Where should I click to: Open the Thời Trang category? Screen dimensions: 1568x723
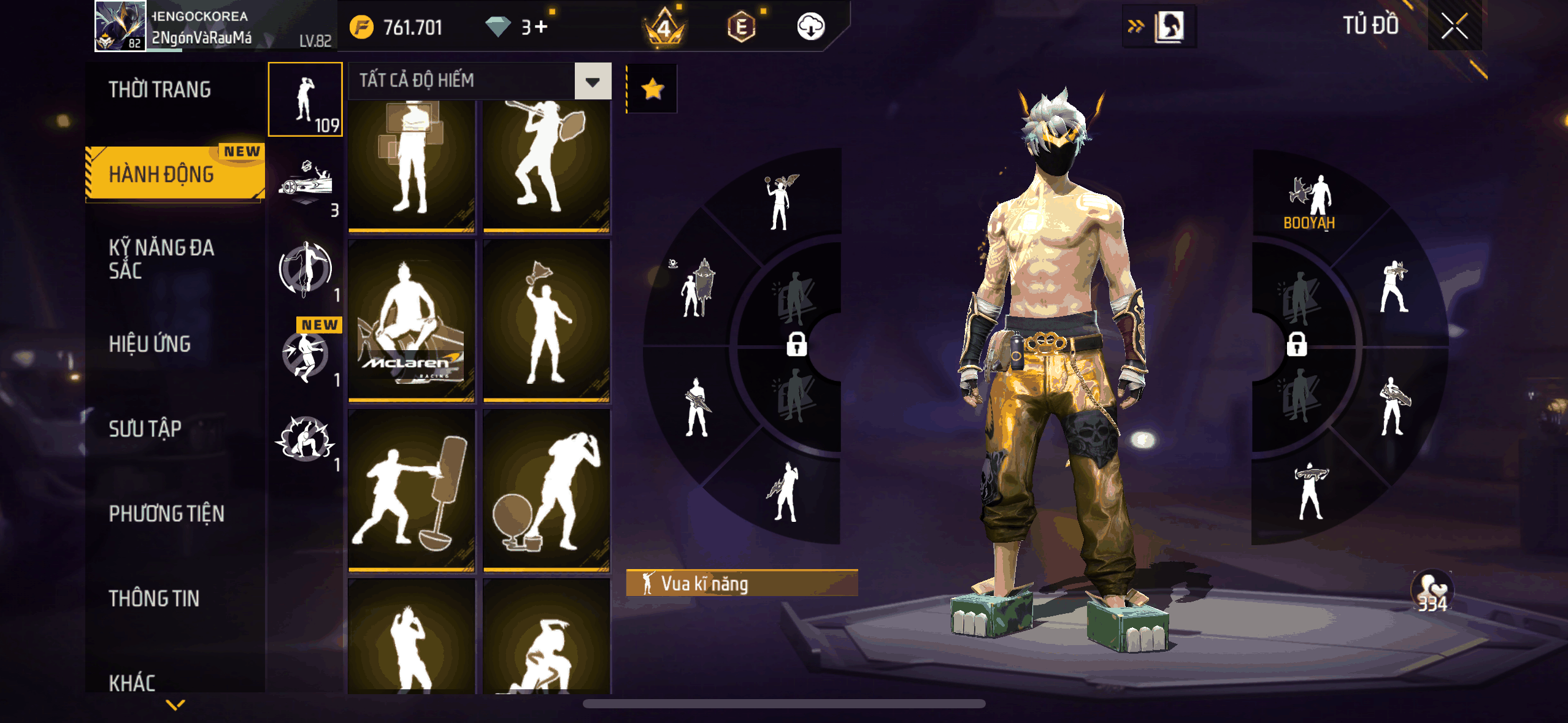(x=160, y=90)
